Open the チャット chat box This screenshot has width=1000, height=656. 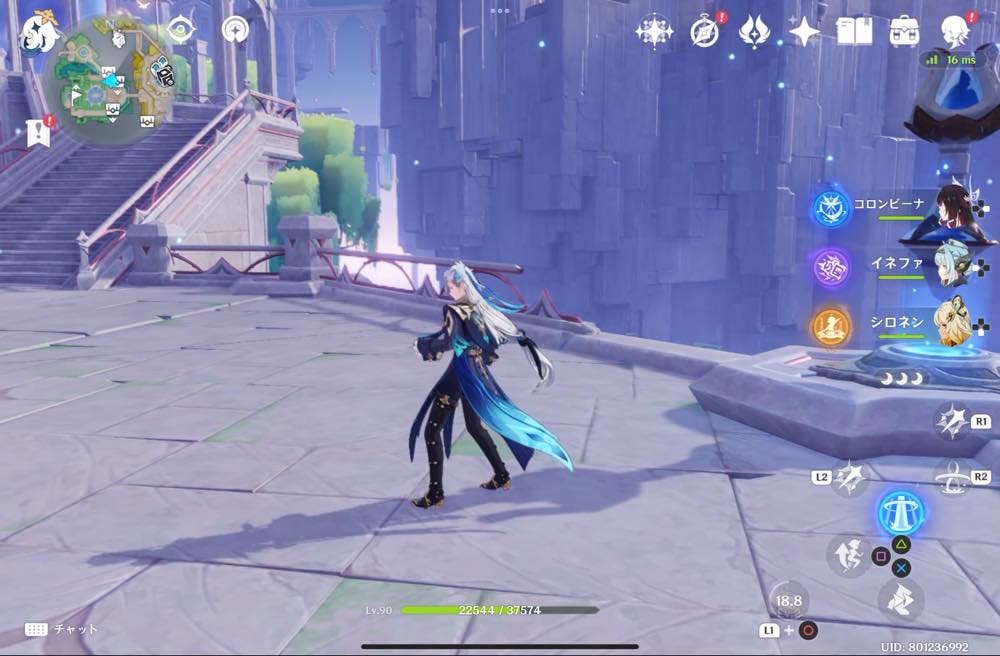[x=62, y=629]
